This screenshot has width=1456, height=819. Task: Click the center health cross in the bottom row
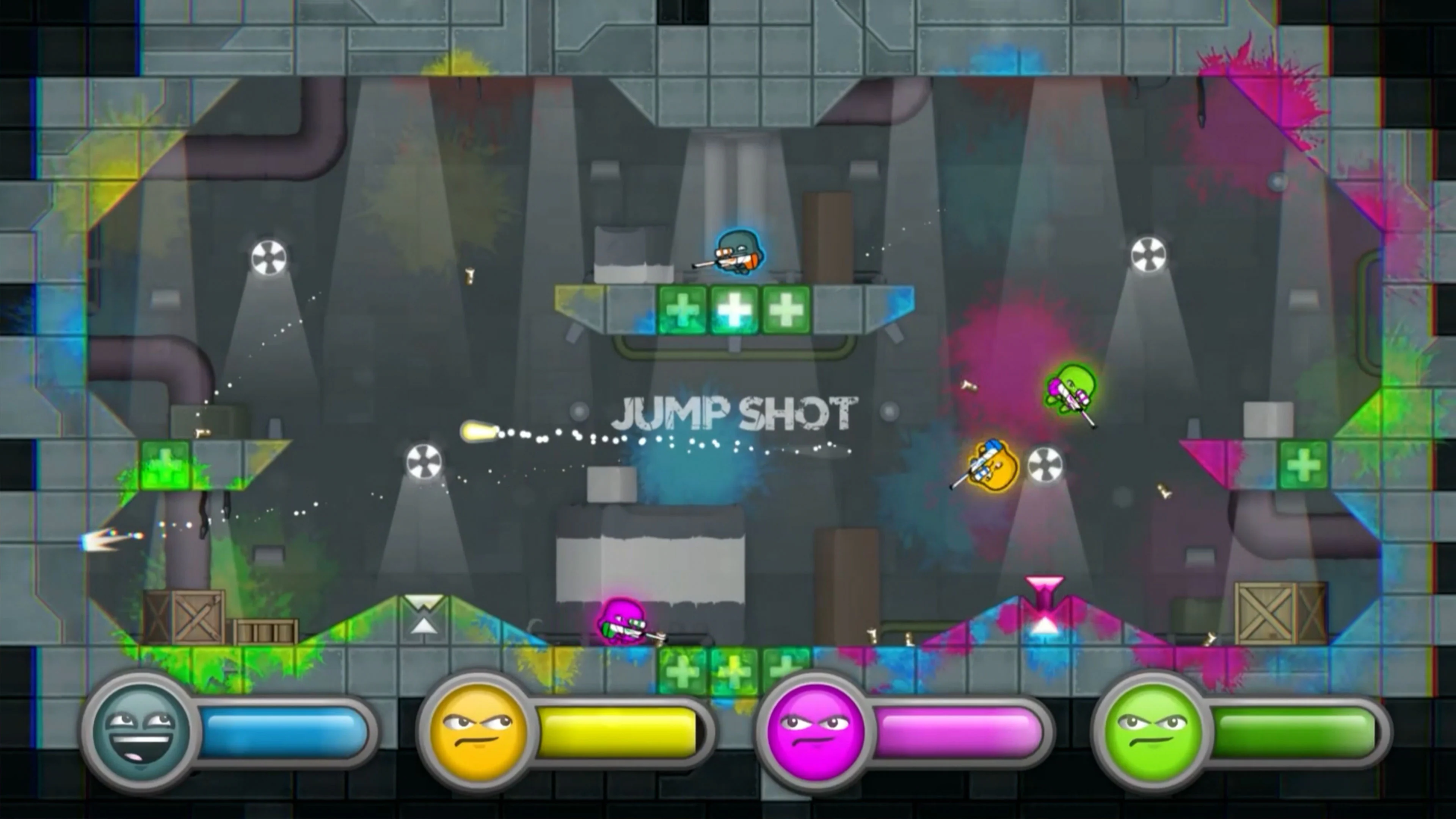[733, 670]
